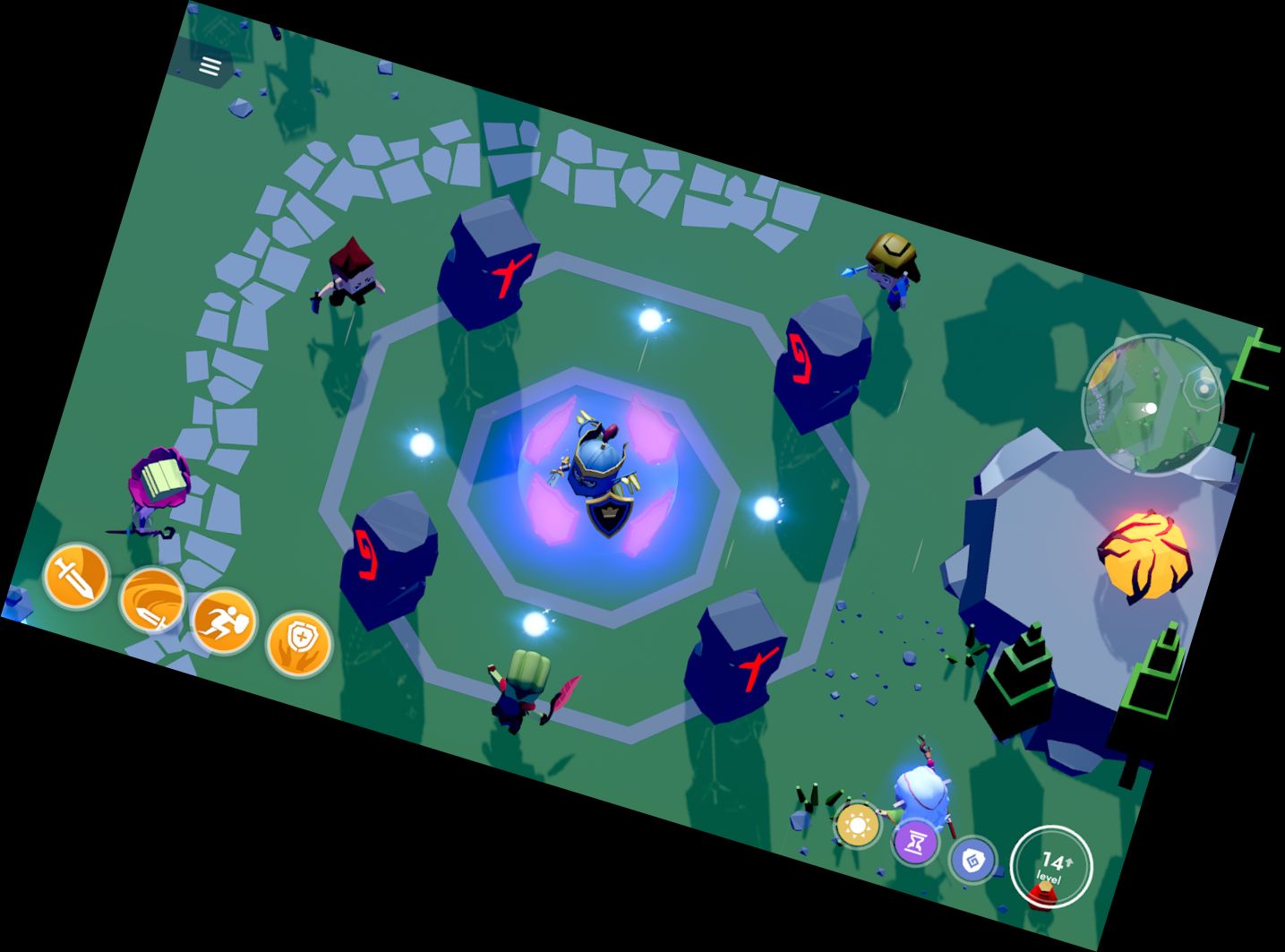The image size is (1285, 952).
Task: Tap the player dot on the minimap
Action: pos(1151,408)
